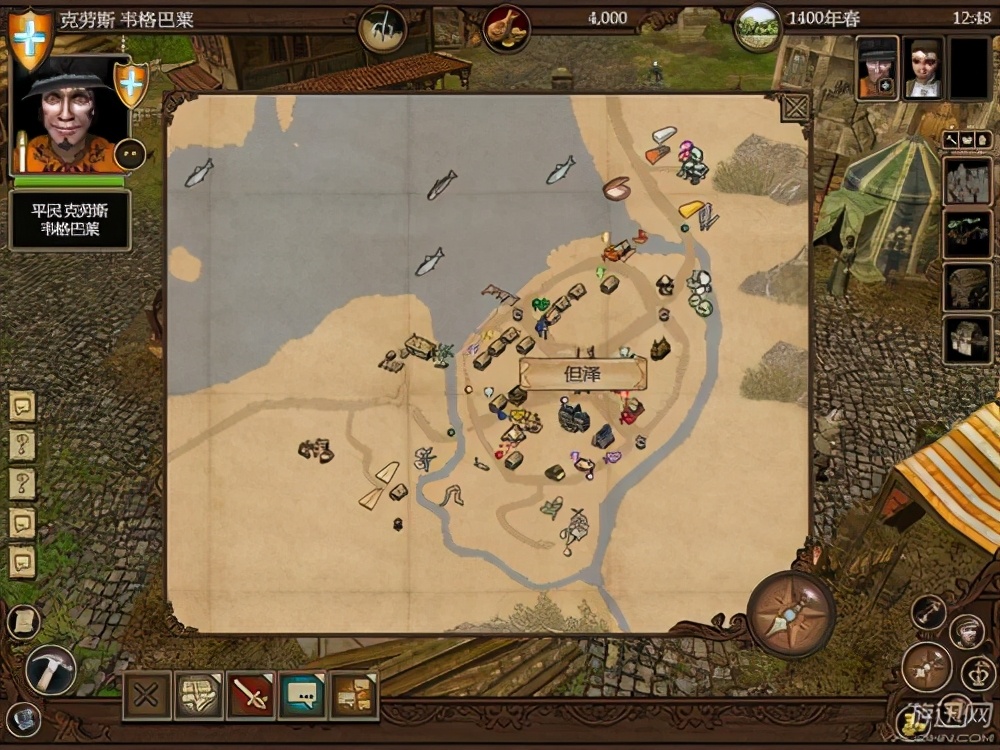1000x750 pixels.
Task: Open the red sword action icon
Action: pos(250,694)
